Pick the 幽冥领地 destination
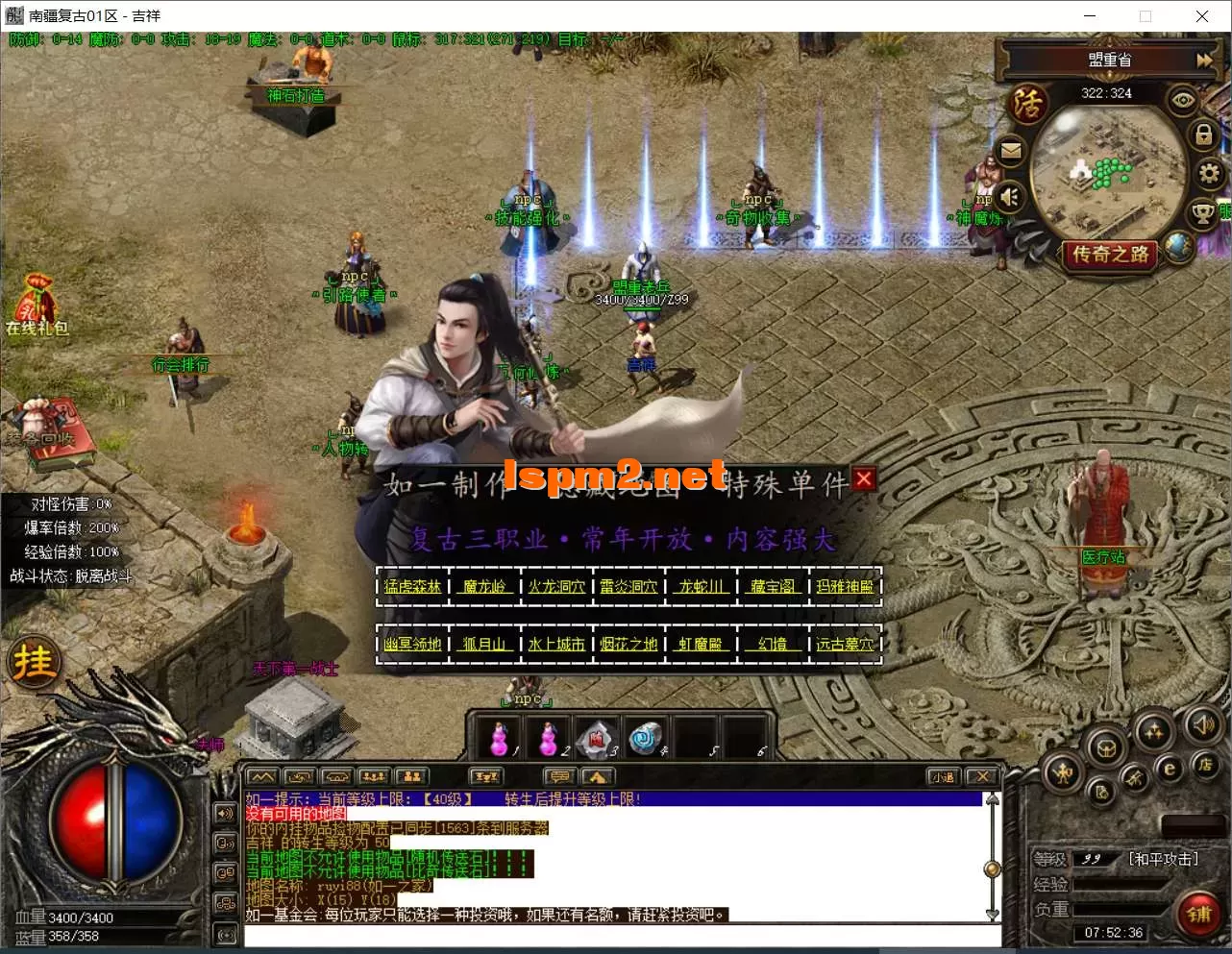 (412, 644)
